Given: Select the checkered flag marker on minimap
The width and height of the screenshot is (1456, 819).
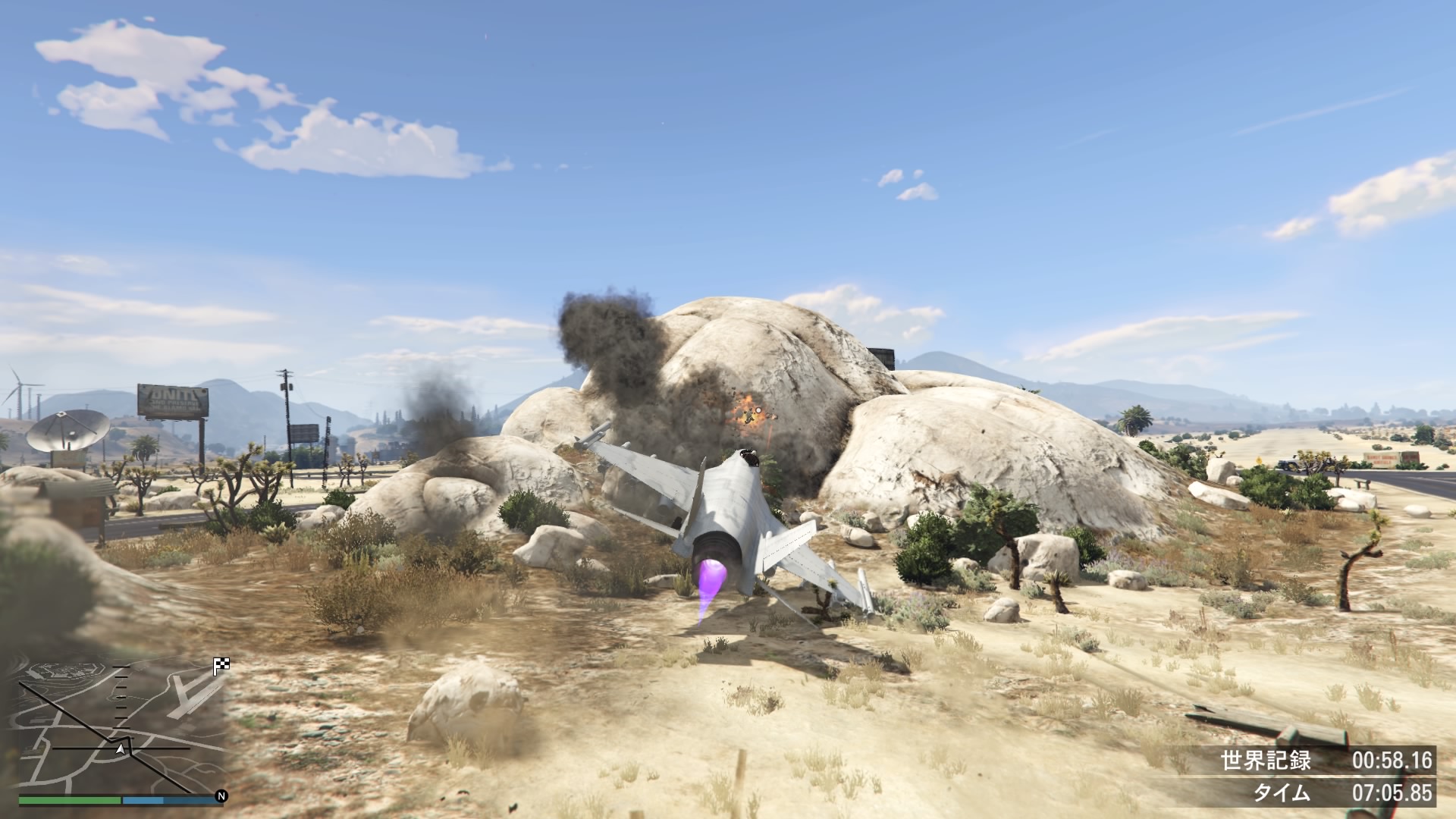Looking at the screenshot, I should pos(221,667).
